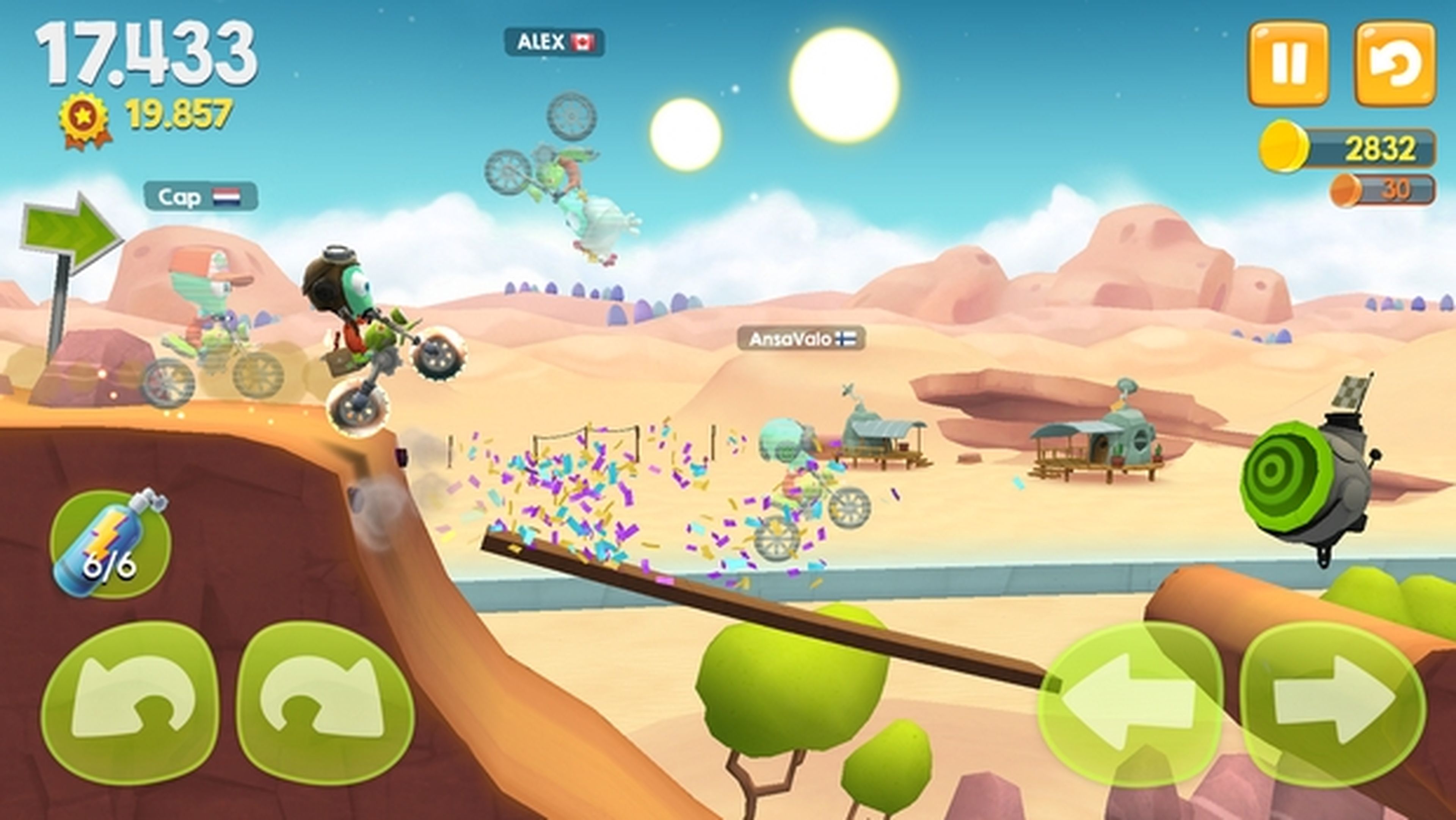Image resolution: width=1456 pixels, height=820 pixels.
Task: Tap the lean-back rotation button
Action: 130,703
